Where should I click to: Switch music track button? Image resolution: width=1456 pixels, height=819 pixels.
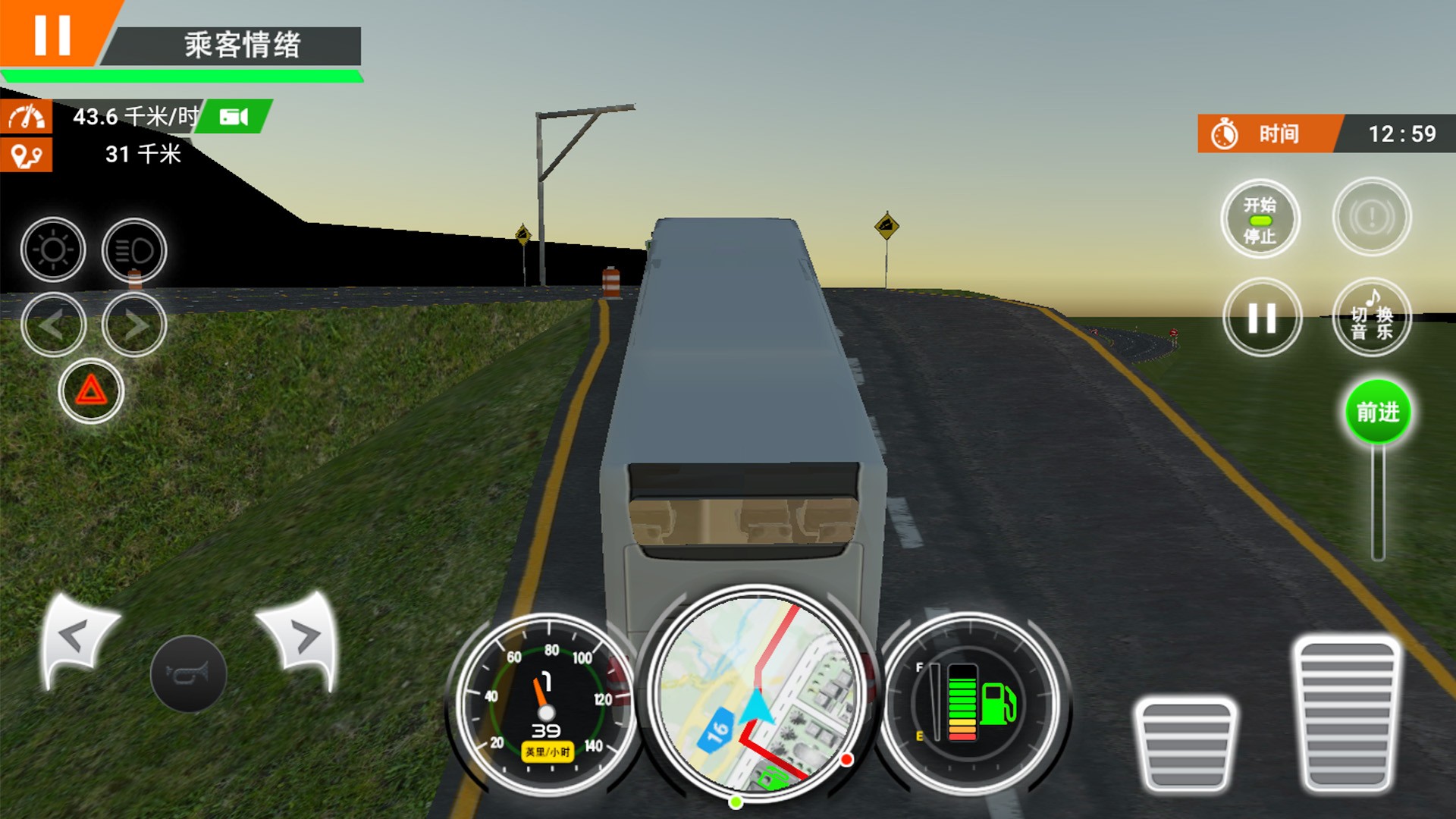pyautogui.click(x=1371, y=318)
